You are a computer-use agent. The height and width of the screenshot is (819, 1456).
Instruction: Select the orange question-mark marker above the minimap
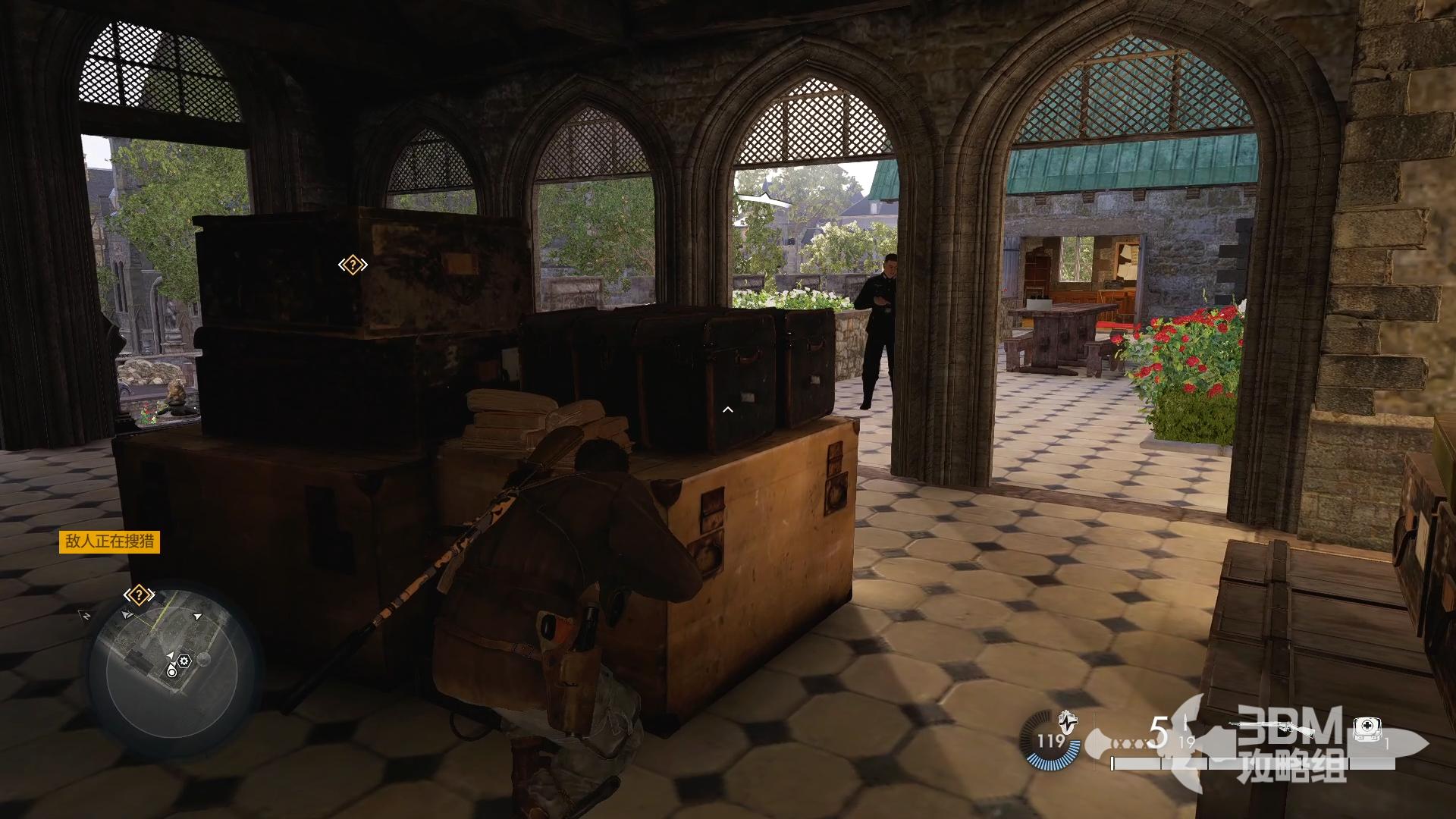pyautogui.click(x=139, y=595)
